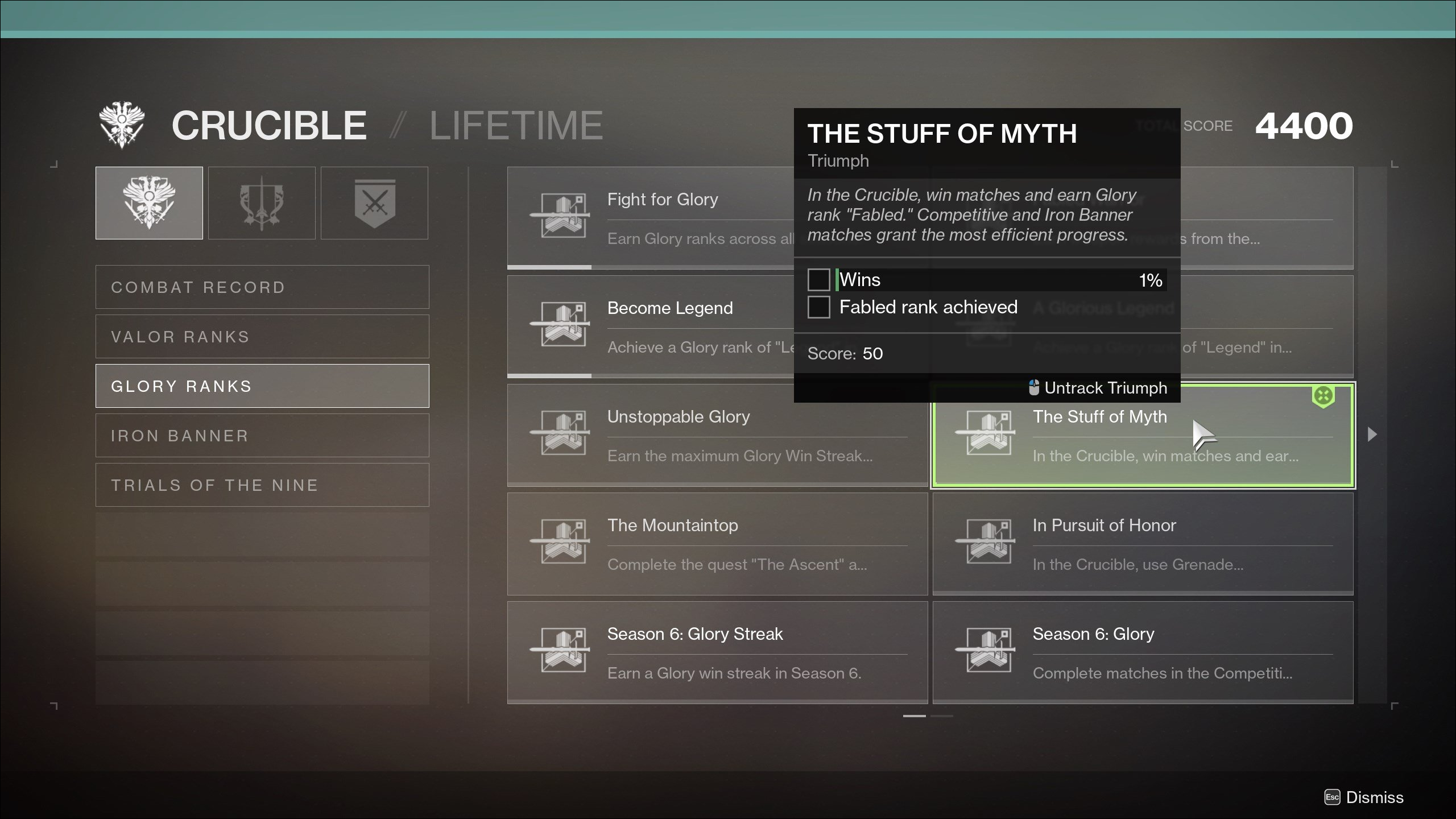Select The Mountaintop triumph

pyautogui.click(x=717, y=544)
